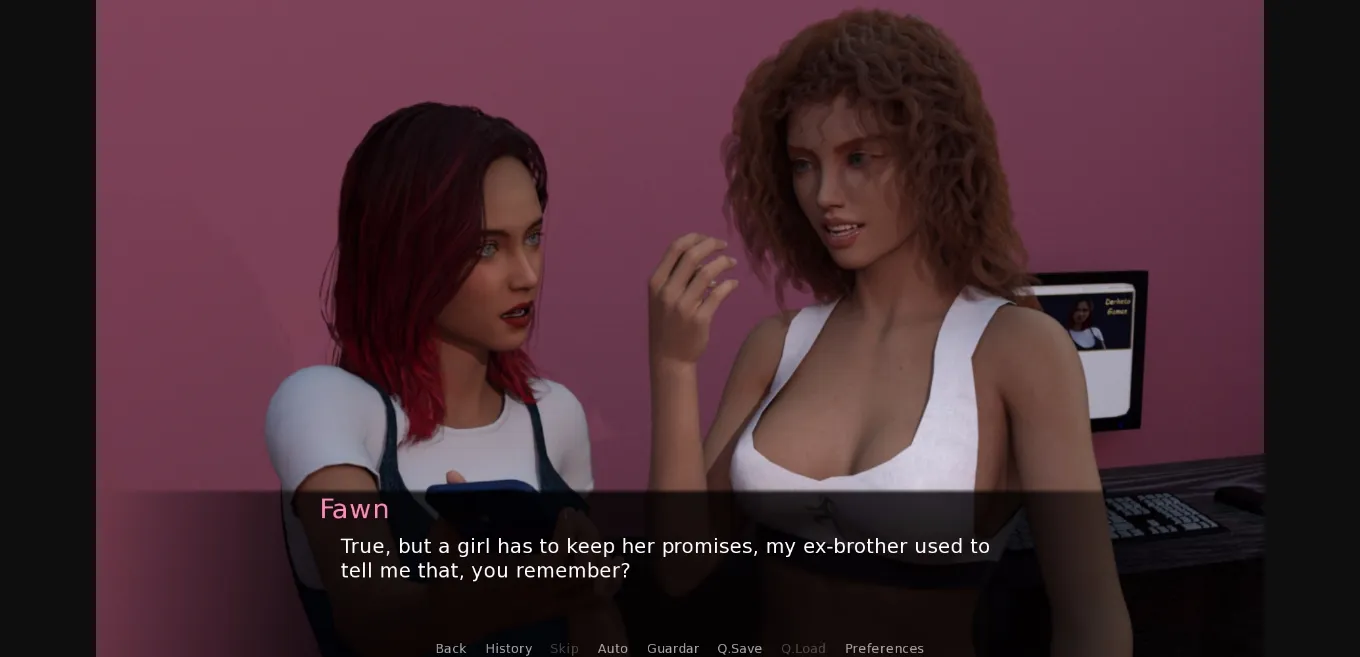The height and width of the screenshot is (657, 1360).
Task: Open the Guardar save menu
Action: tap(673, 648)
